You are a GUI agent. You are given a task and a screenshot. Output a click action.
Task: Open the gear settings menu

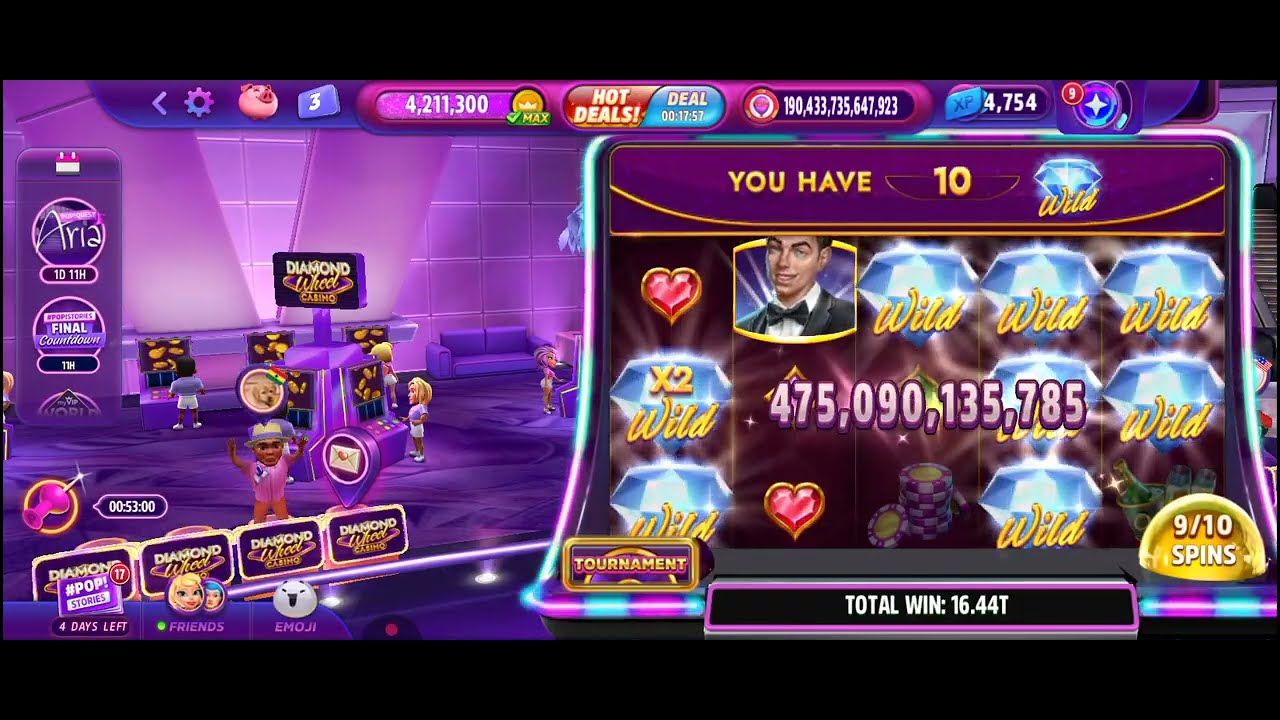click(x=199, y=102)
